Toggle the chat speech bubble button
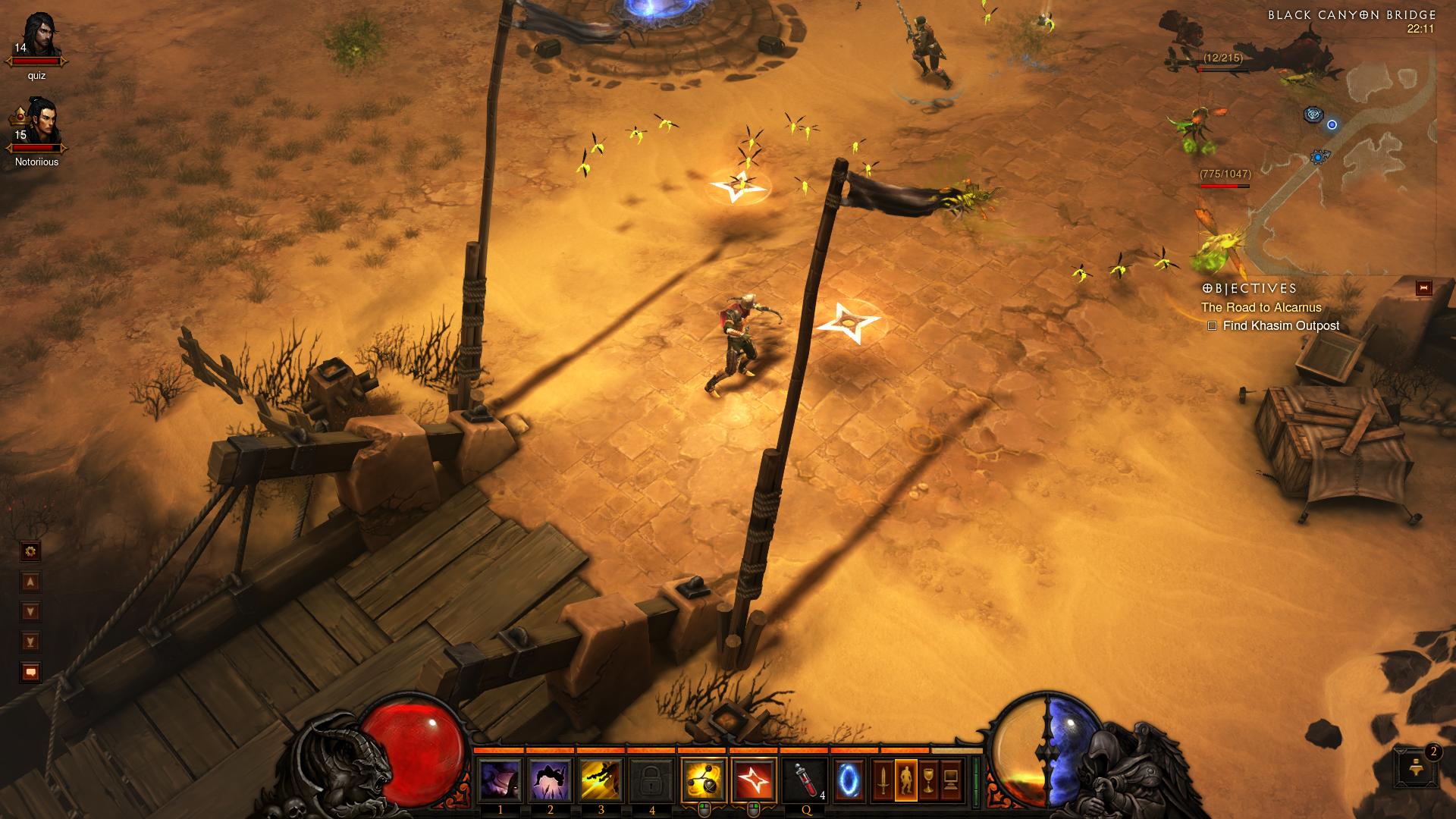The width and height of the screenshot is (1456, 819). [x=31, y=672]
